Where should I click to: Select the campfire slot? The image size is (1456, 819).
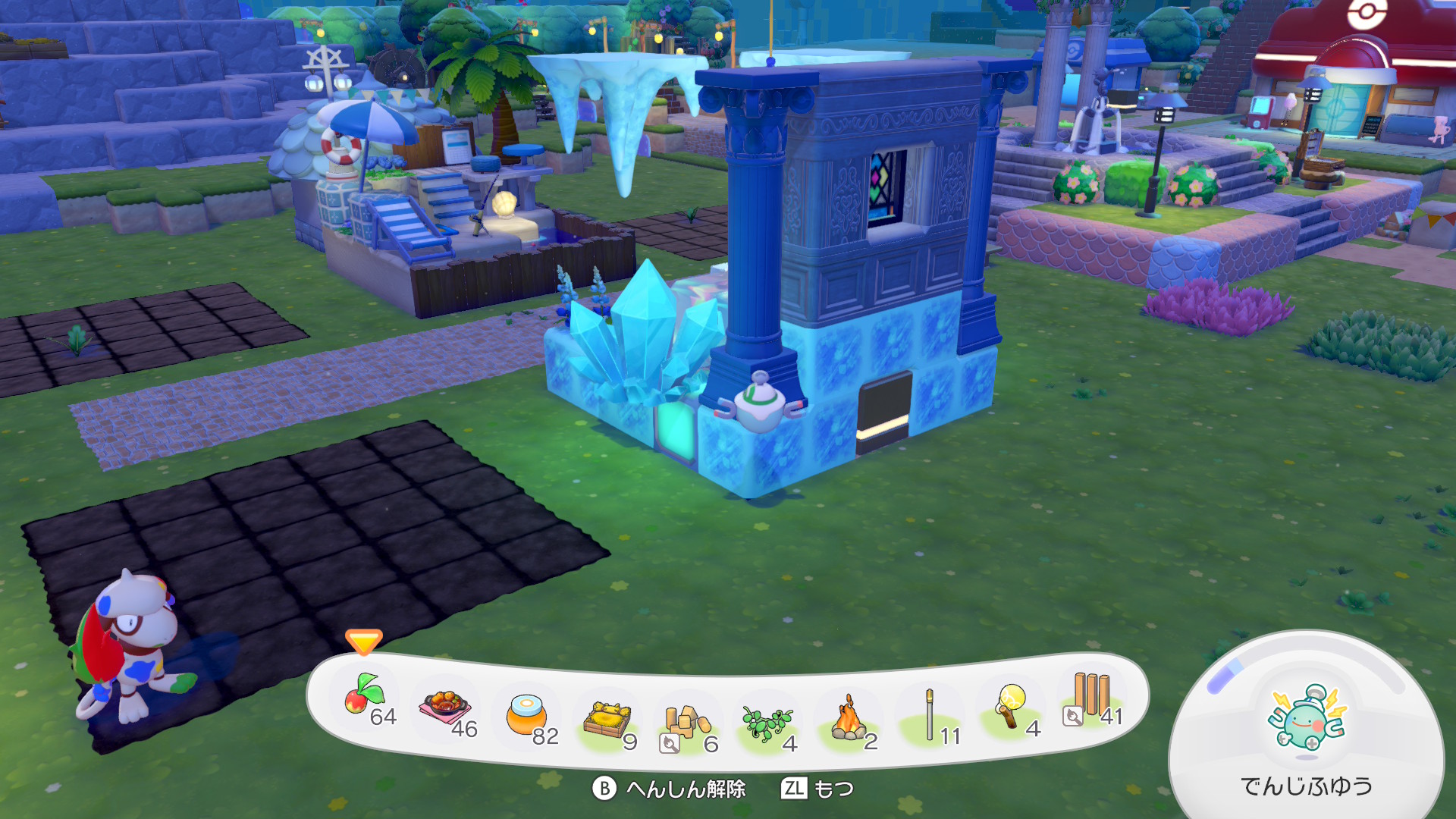(x=849, y=720)
